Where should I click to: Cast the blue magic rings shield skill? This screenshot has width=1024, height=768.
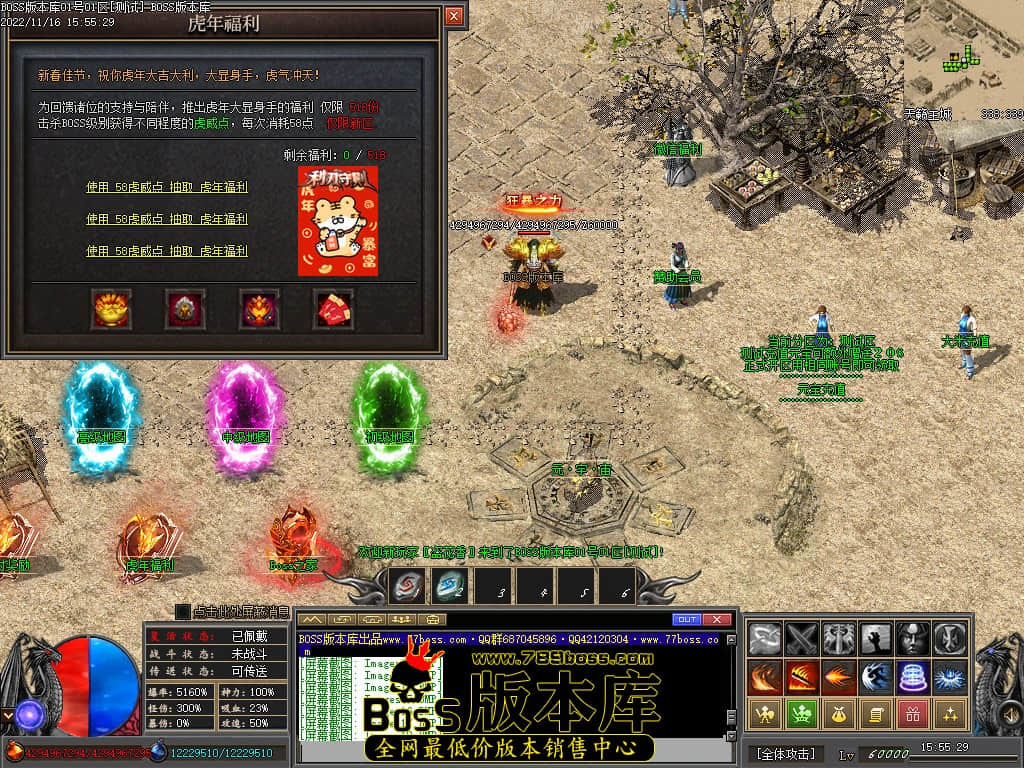[913, 676]
